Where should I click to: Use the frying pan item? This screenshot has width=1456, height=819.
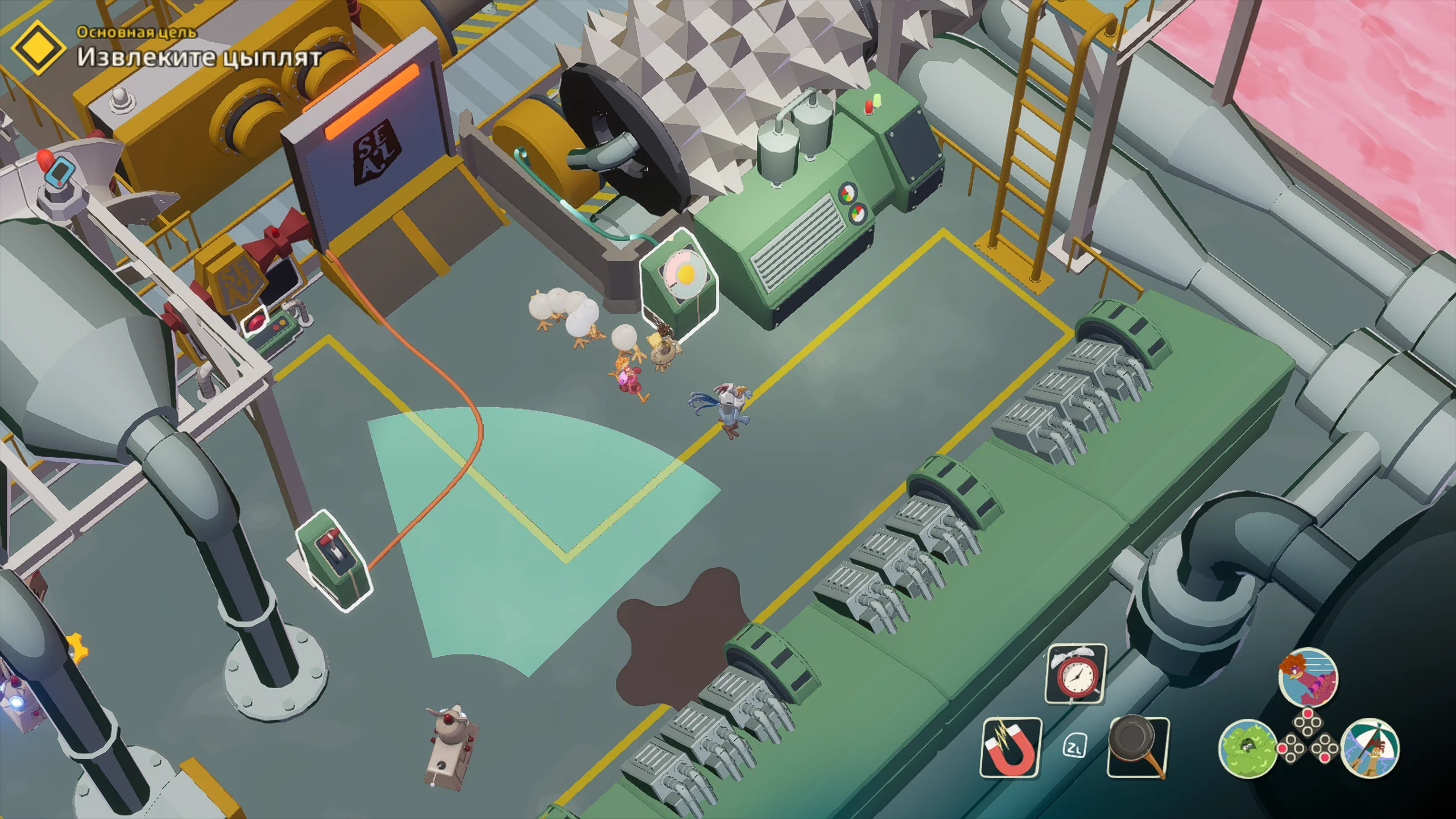coord(1138,747)
